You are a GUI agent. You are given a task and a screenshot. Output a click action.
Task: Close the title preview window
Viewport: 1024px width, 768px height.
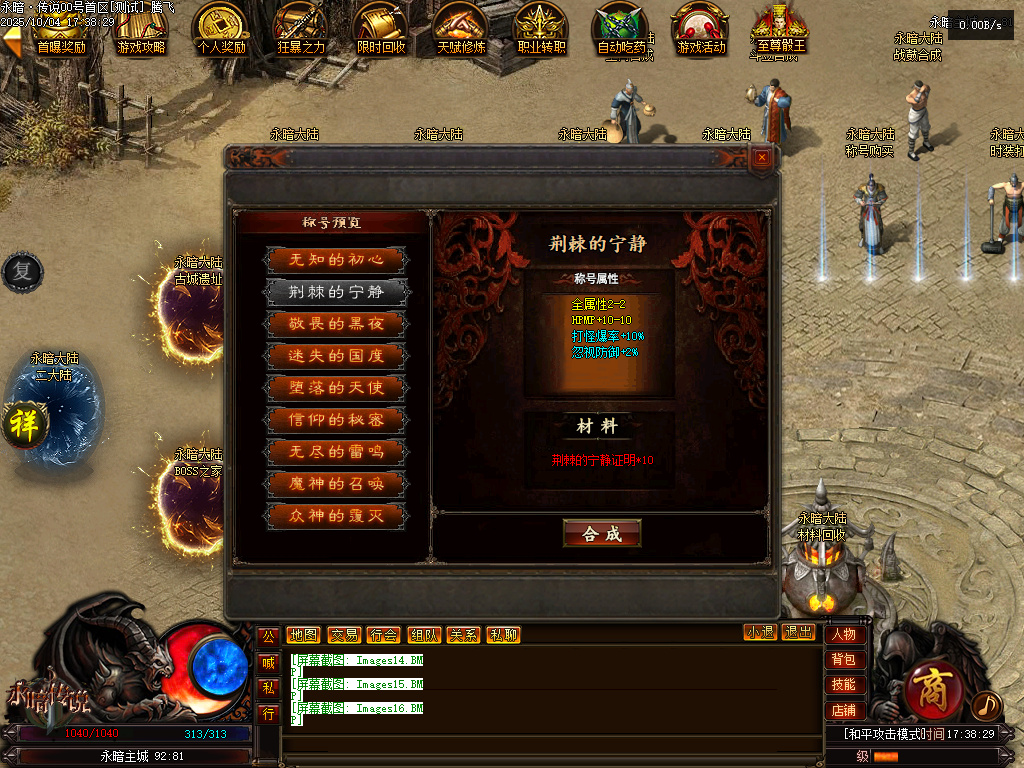coord(762,157)
